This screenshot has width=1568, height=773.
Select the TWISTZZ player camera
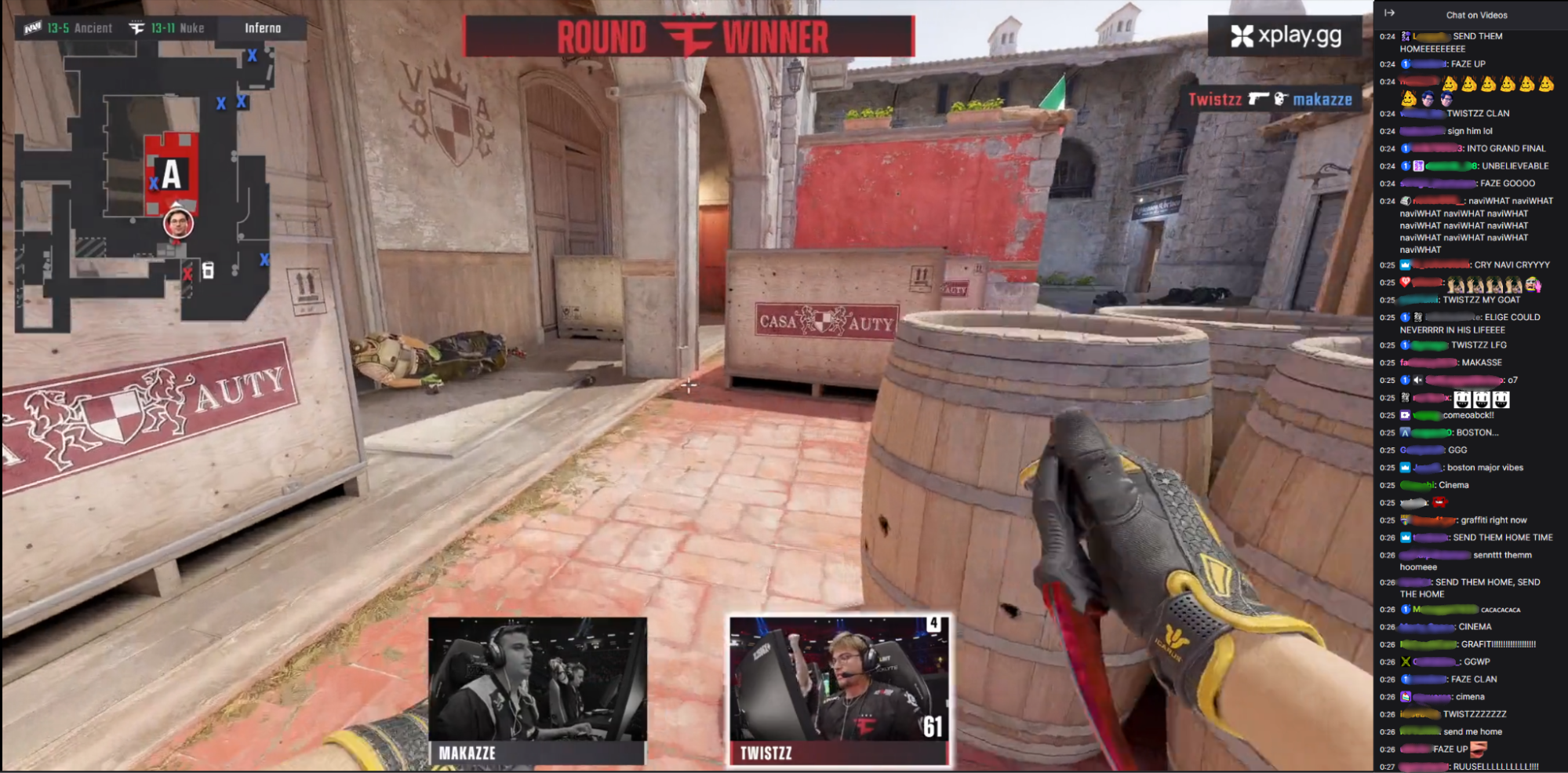click(839, 690)
